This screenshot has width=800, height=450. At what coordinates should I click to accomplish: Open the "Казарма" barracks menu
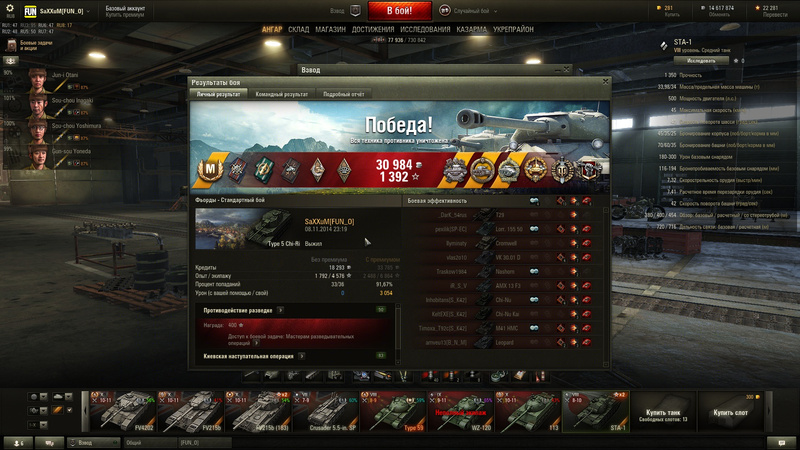pyautogui.click(x=473, y=30)
